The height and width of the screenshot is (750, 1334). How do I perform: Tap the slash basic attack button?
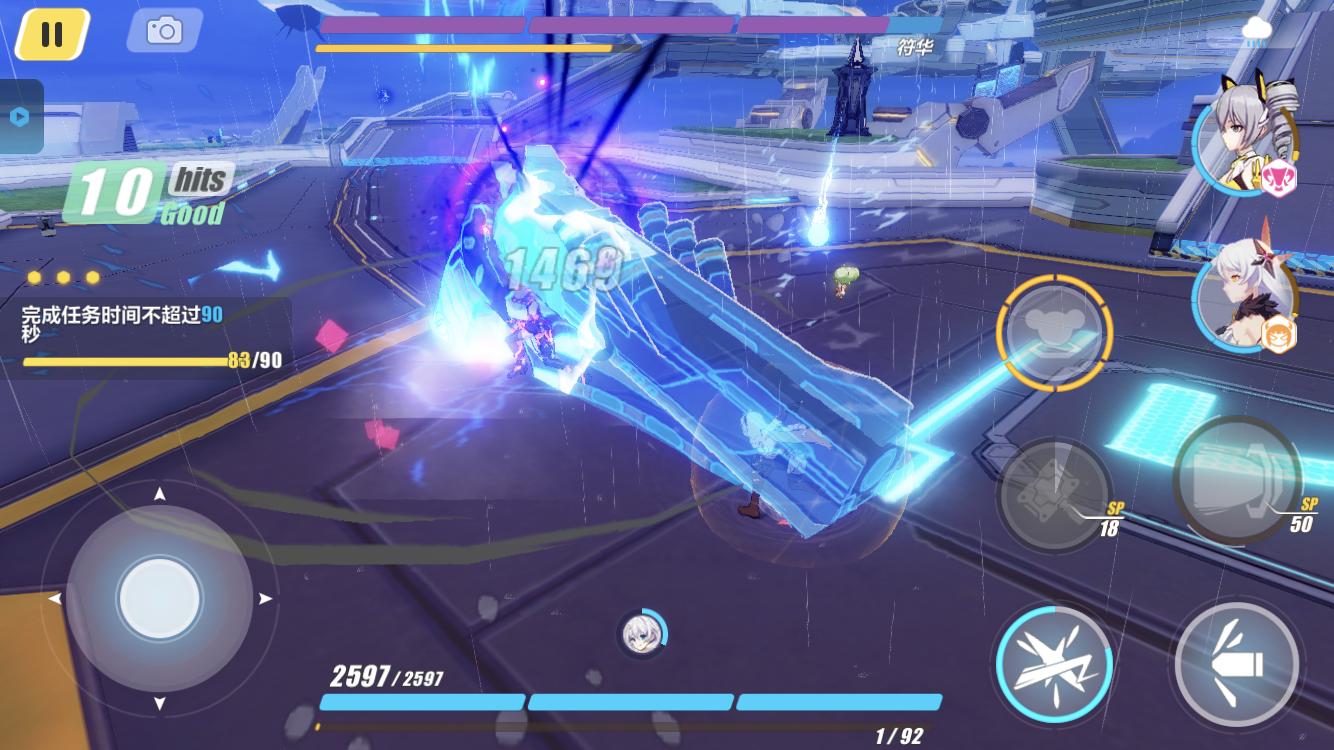[x=1054, y=664]
